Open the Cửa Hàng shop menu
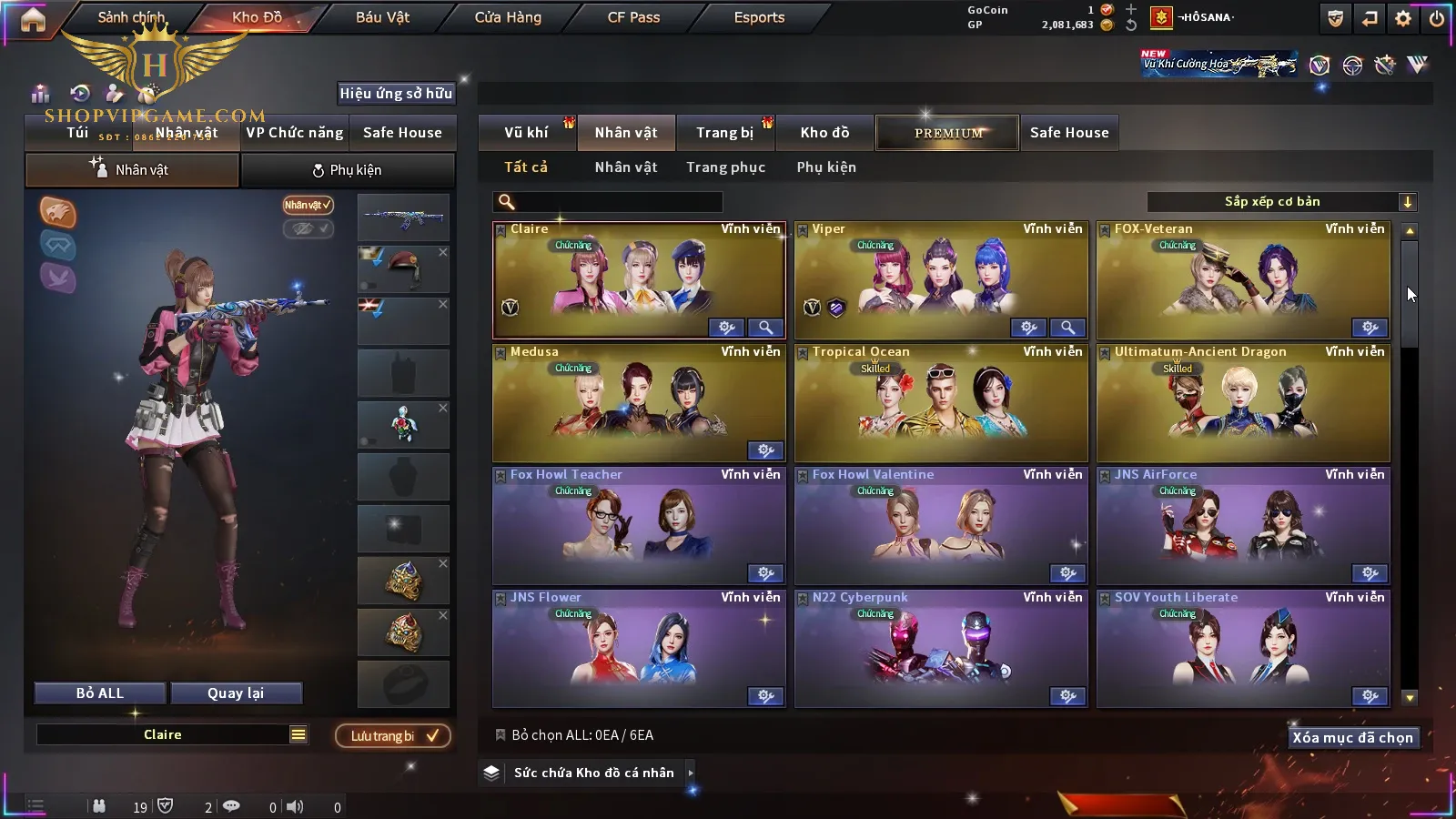 (x=508, y=17)
